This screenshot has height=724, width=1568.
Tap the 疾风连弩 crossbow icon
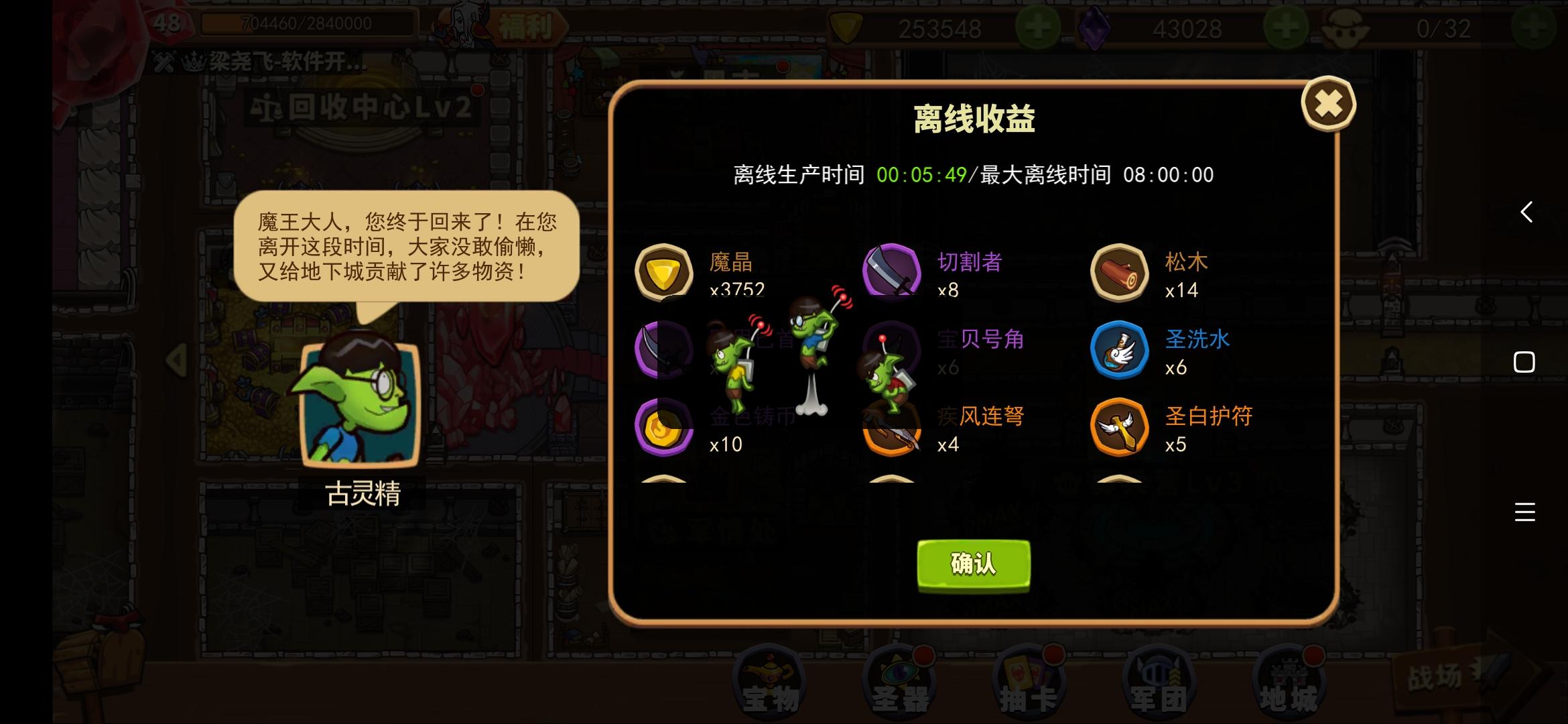(x=891, y=428)
